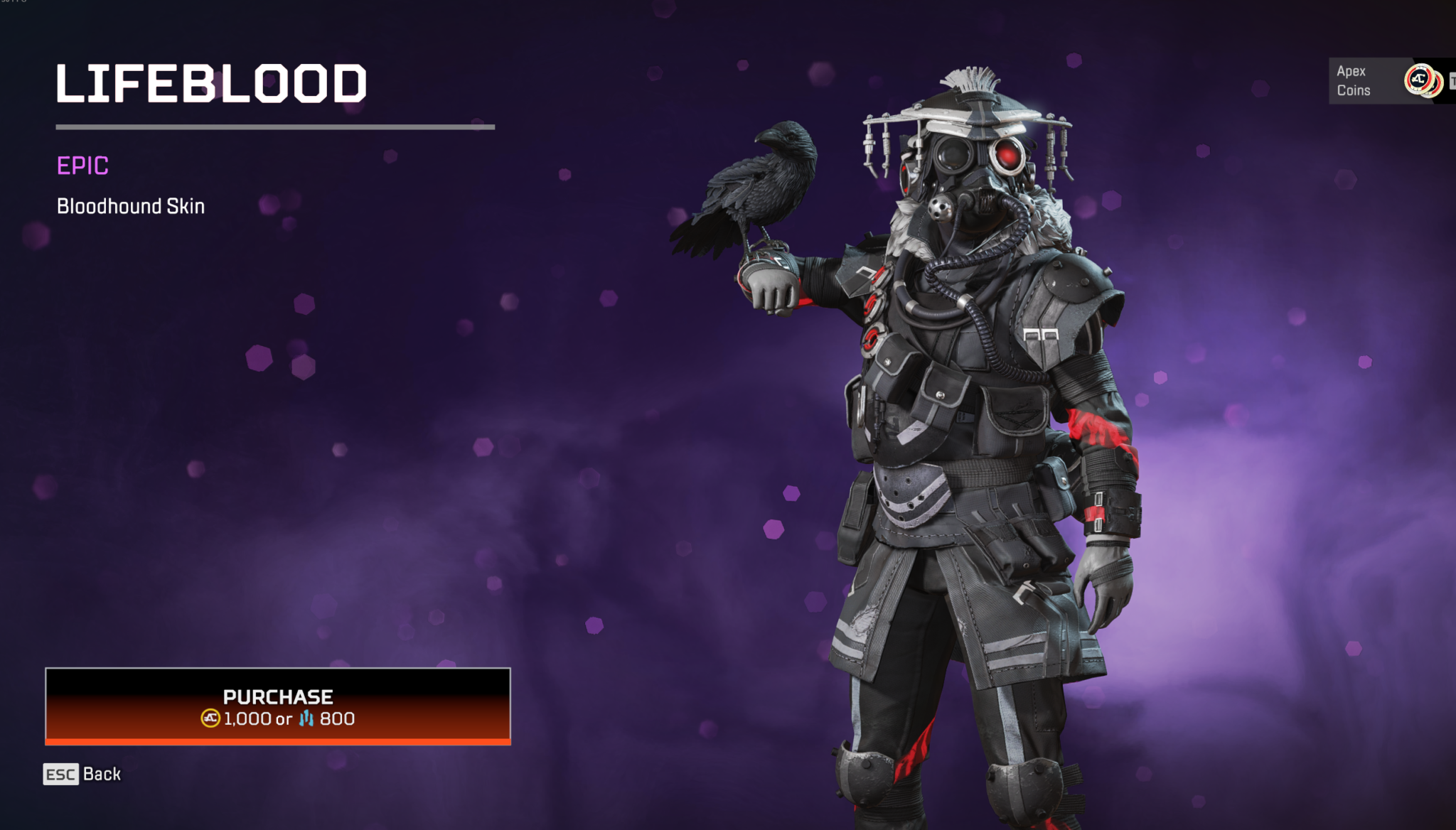The height and width of the screenshot is (830, 1456).
Task: Click the divider line under LIFEBLOOD
Action: coord(276,128)
